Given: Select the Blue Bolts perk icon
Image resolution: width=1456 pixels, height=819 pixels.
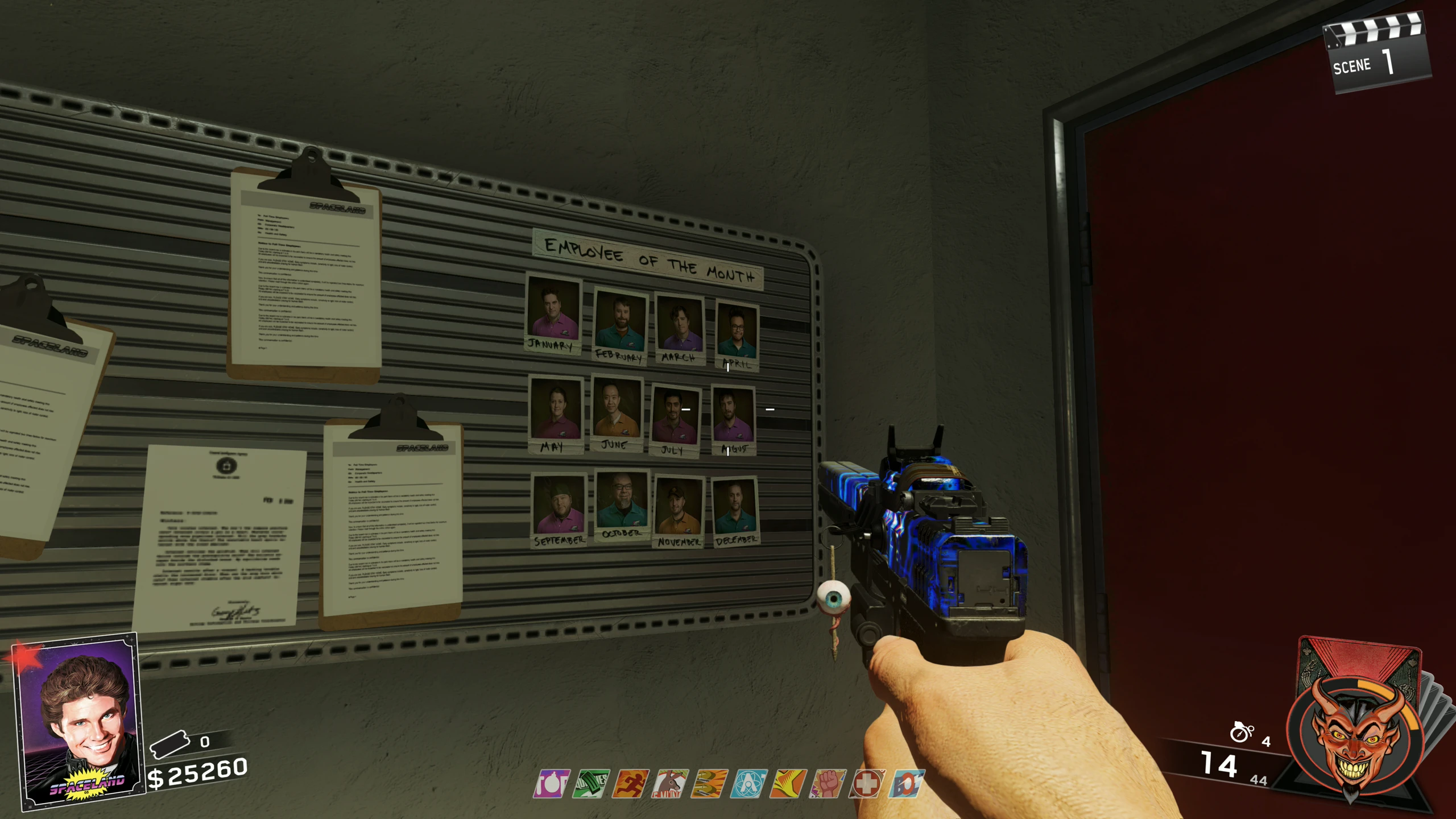Looking at the screenshot, I should [907, 784].
